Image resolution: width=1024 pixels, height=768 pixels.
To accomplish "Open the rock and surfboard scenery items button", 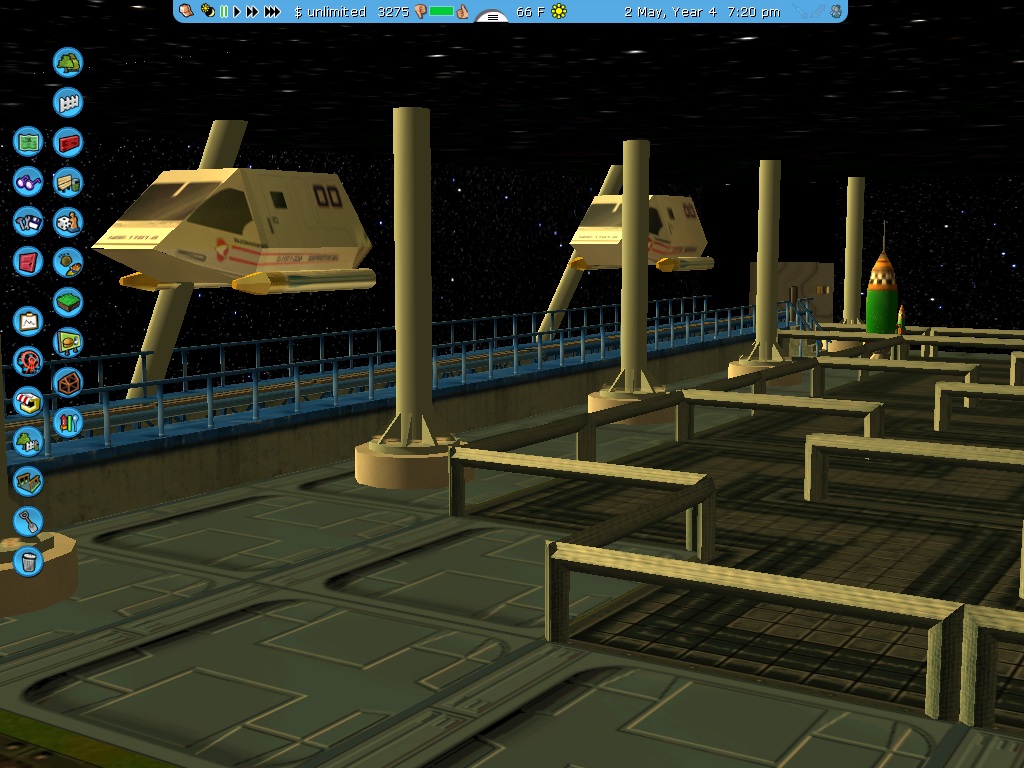I will pos(68,262).
